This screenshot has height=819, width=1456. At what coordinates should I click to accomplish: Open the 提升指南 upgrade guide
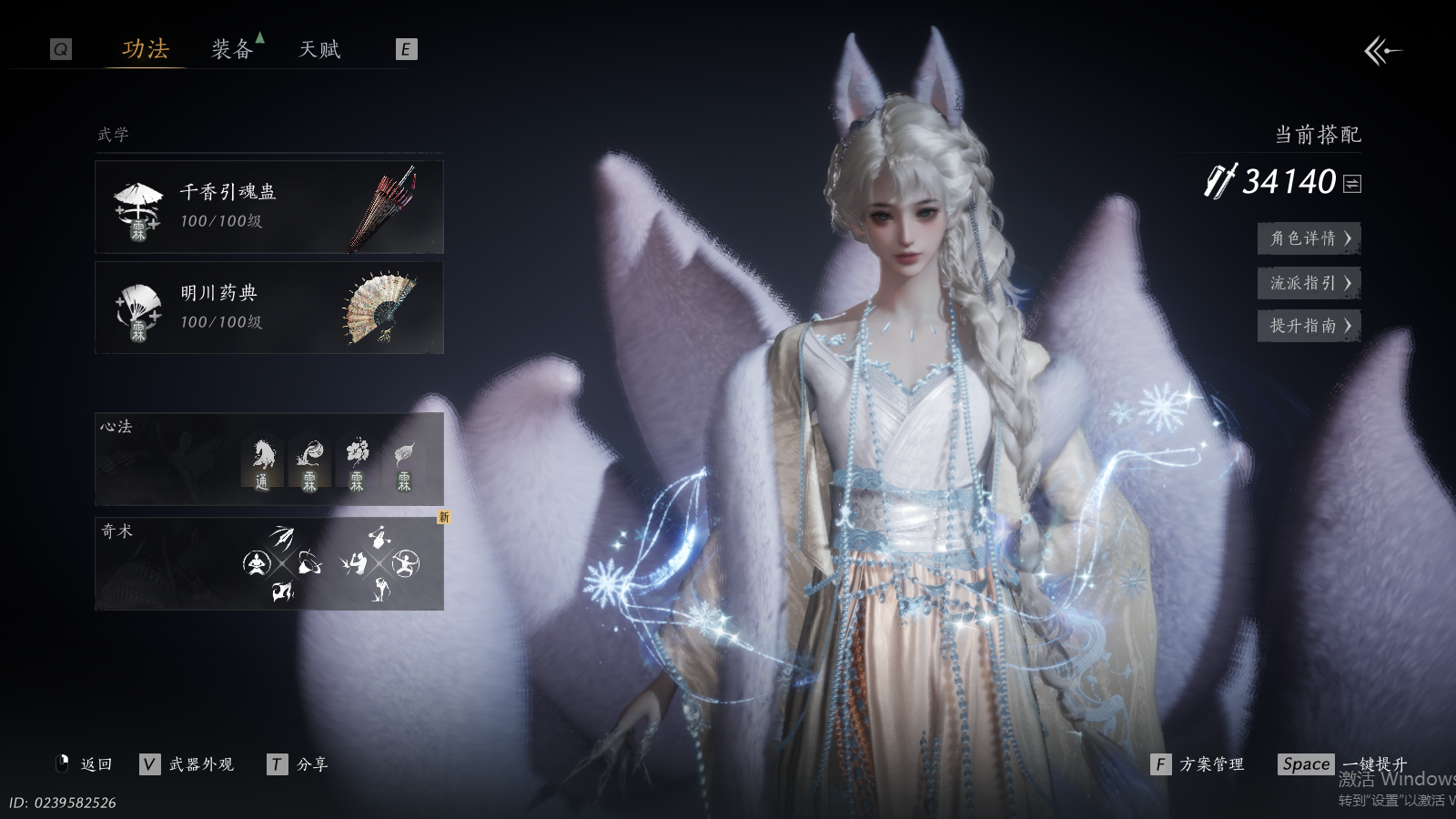1309,326
